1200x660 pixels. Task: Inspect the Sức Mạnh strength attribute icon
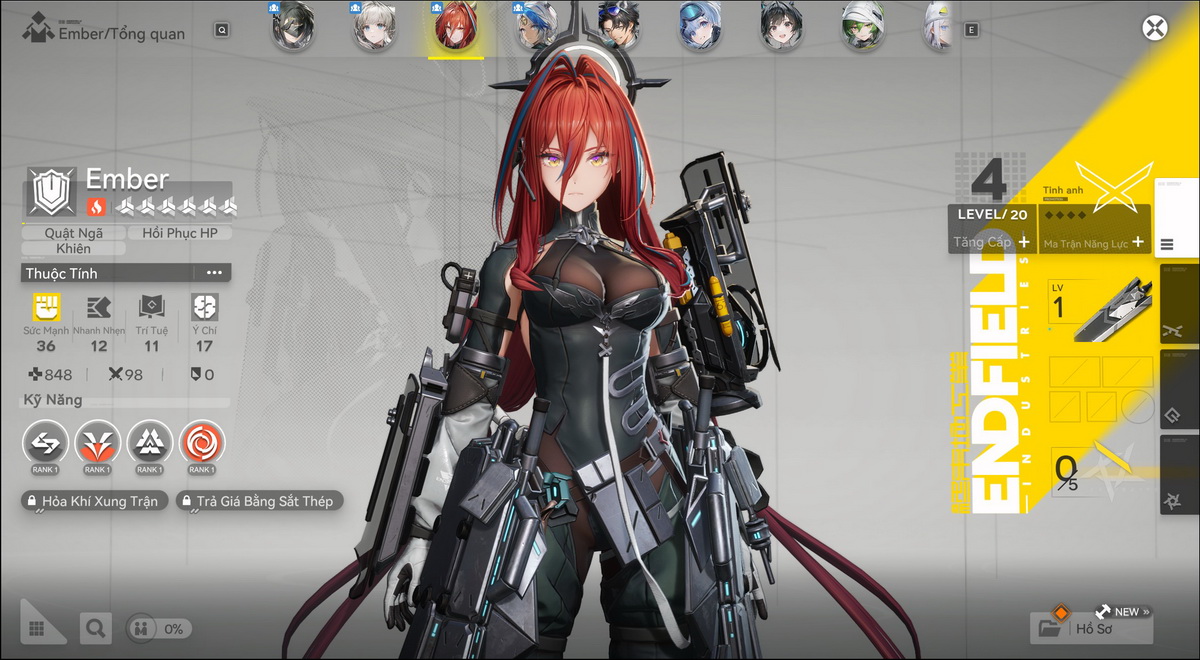[x=46, y=307]
